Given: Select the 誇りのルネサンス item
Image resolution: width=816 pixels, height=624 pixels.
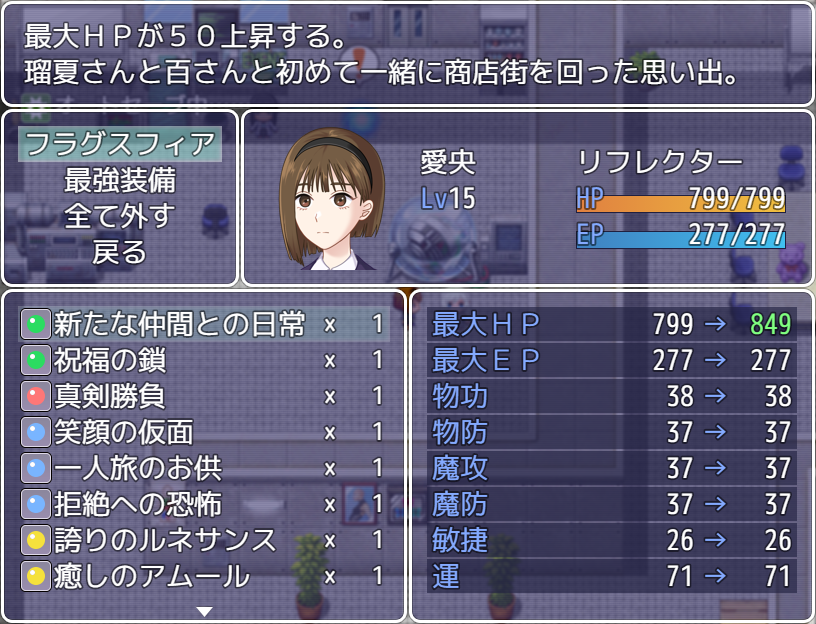Looking at the screenshot, I should [204, 540].
